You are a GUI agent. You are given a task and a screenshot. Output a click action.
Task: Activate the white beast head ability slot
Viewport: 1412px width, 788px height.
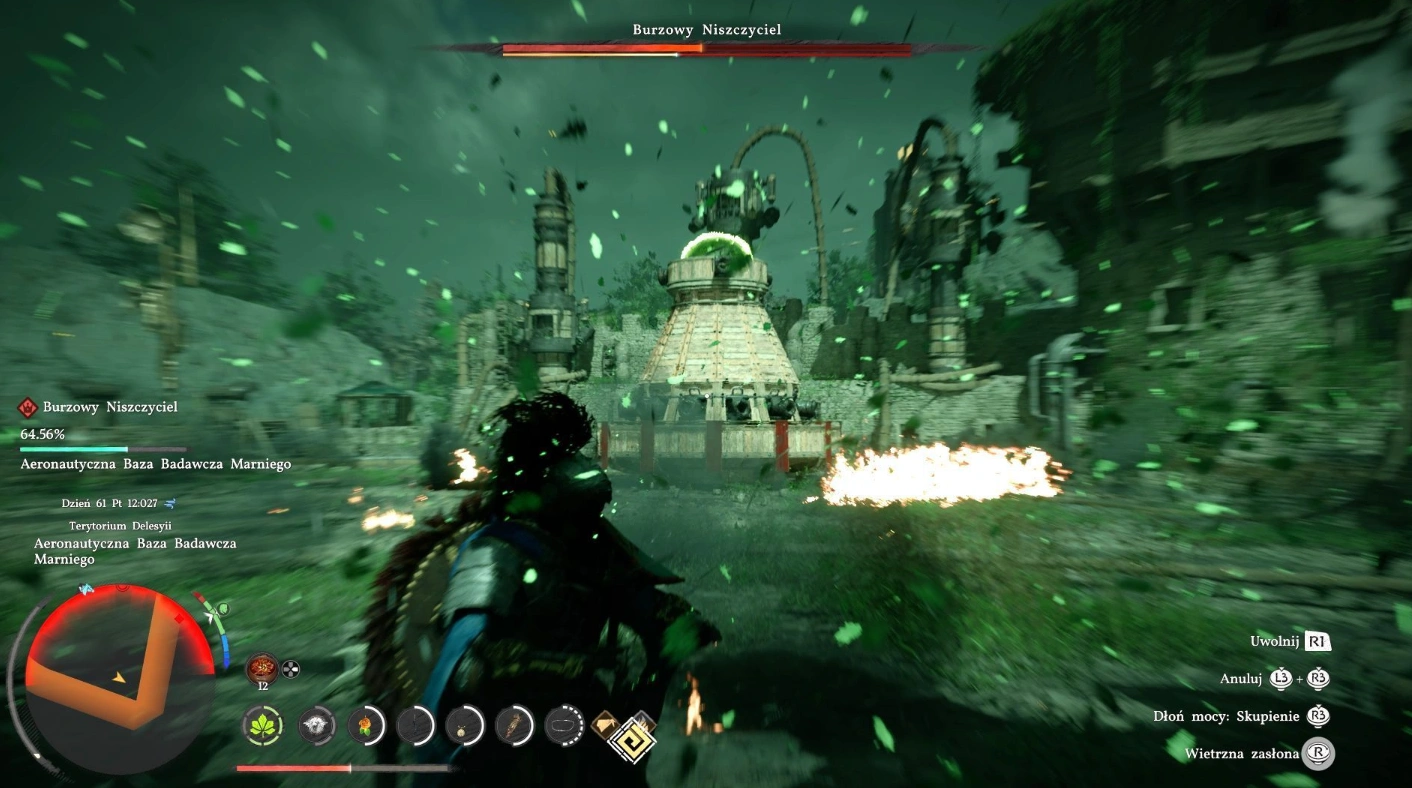click(317, 725)
